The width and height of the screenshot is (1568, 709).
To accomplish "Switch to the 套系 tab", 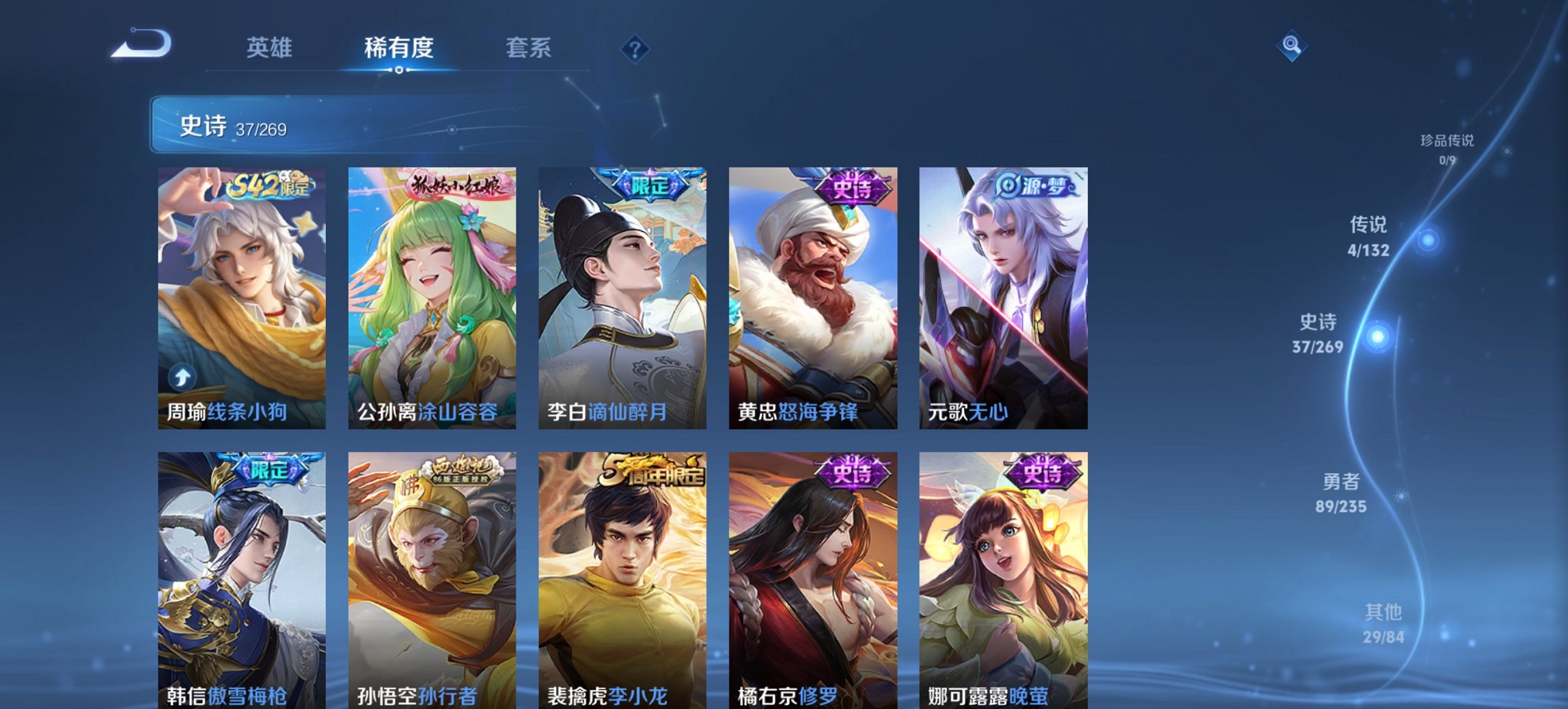I will coord(529,48).
